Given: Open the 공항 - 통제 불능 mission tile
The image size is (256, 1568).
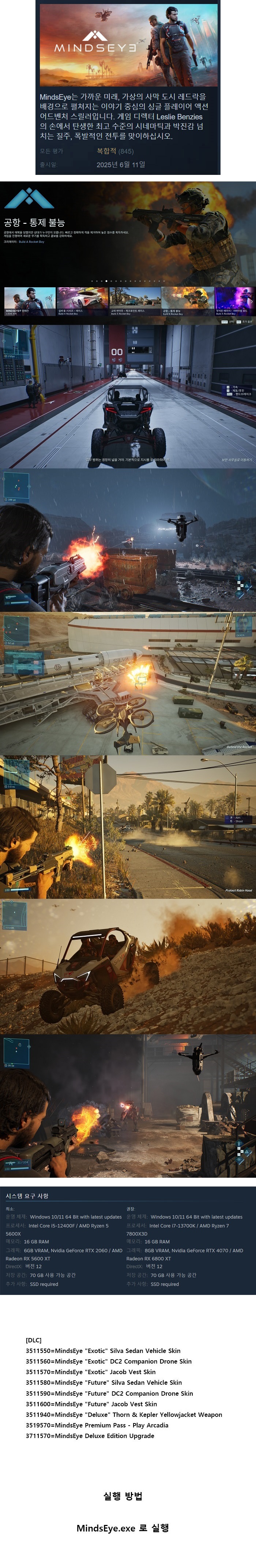Looking at the screenshot, I should [x=187, y=301].
